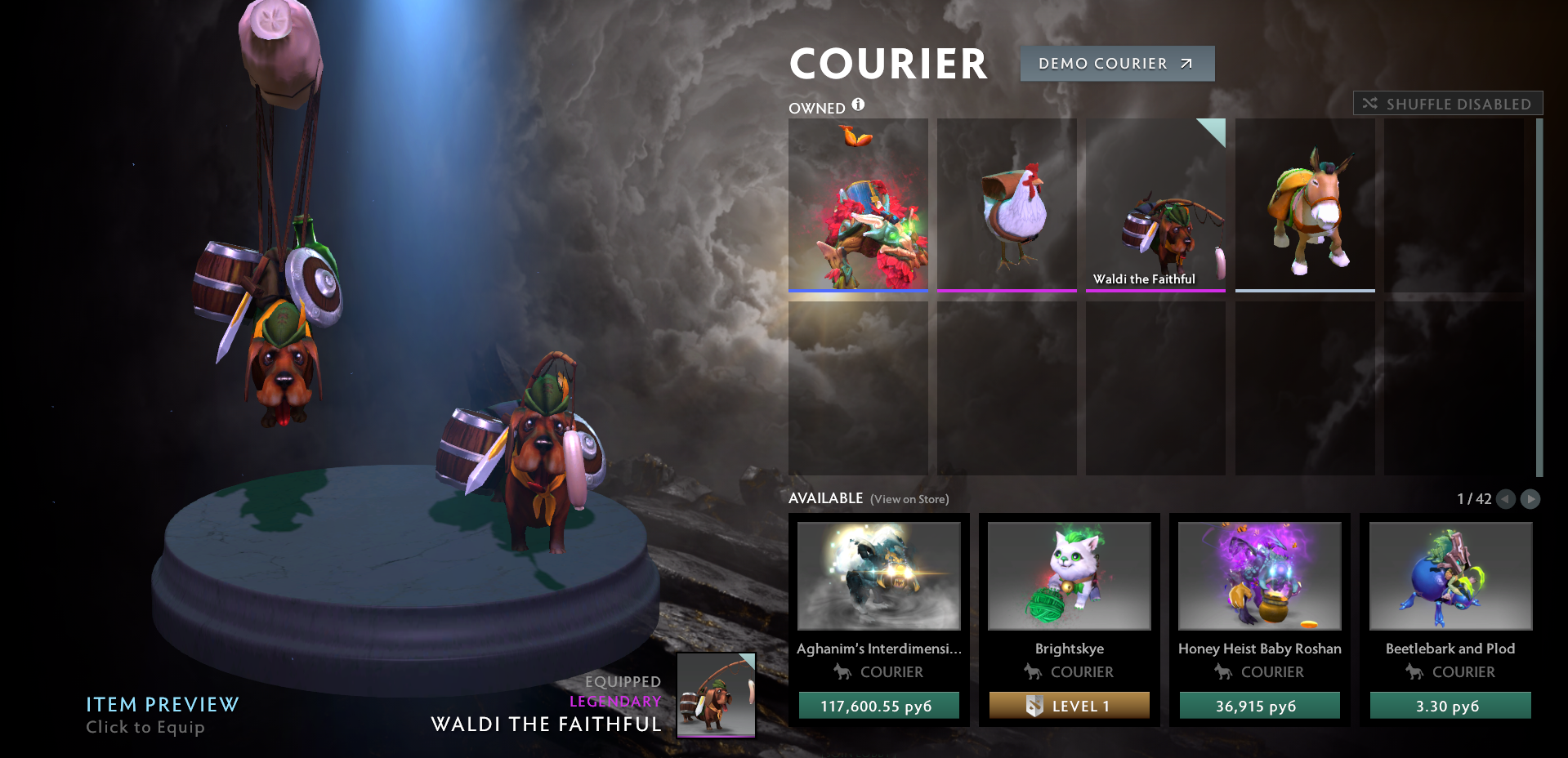Click the courier icon under Beetlebark and Plod
This screenshot has height=758, width=1568.
tap(1413, 671)
